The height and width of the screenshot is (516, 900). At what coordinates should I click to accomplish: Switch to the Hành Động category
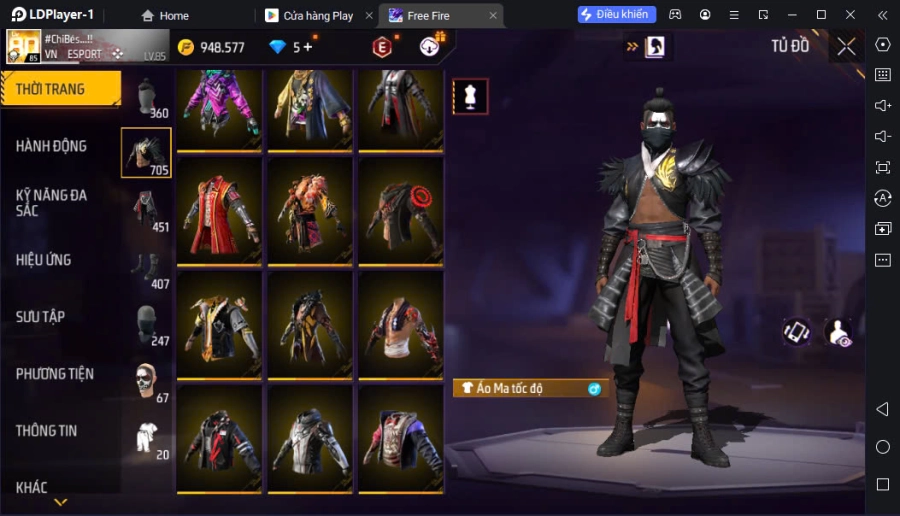[52, 146]
